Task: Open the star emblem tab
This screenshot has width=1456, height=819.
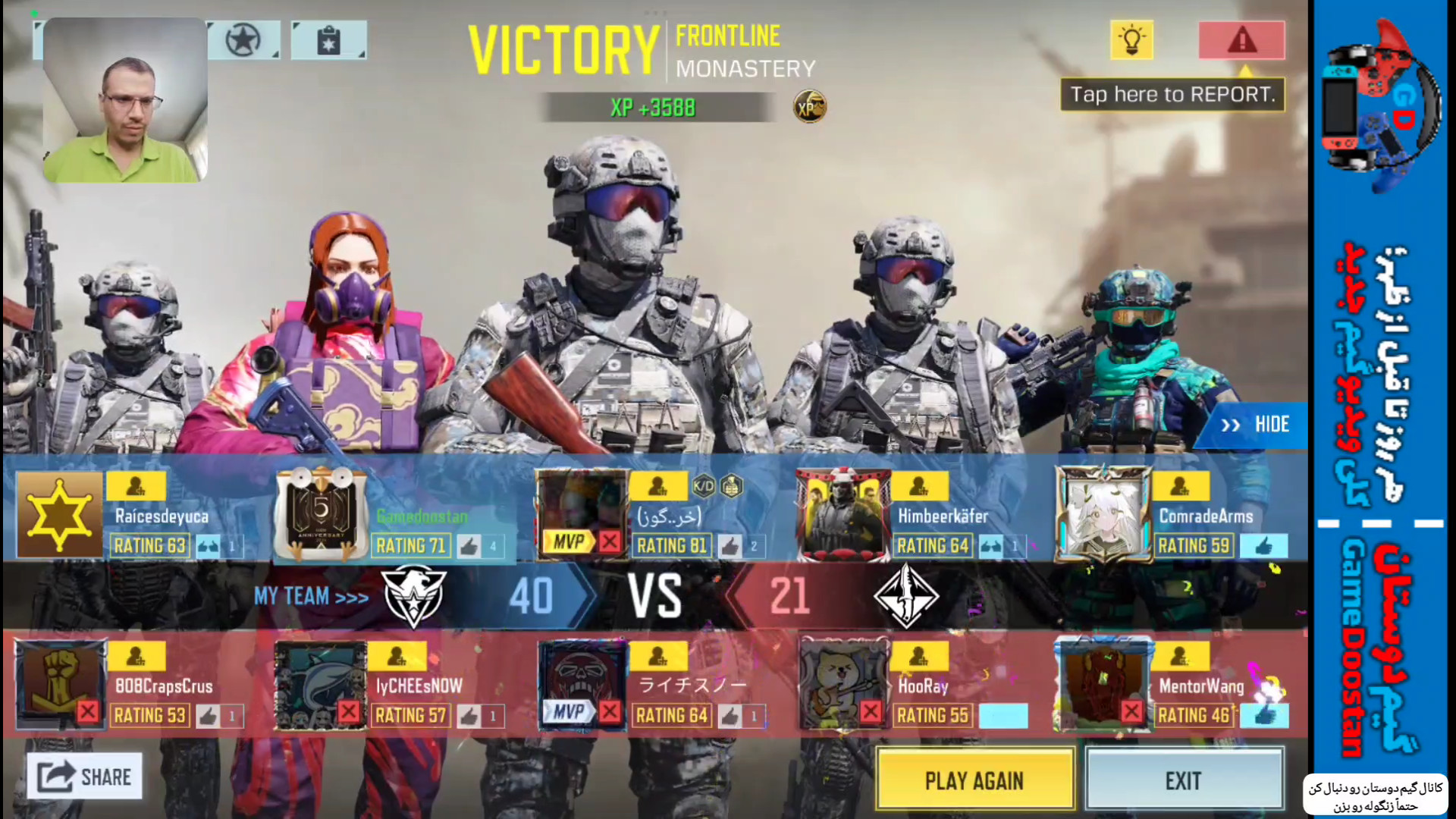Action: click(x=243, y=40)
